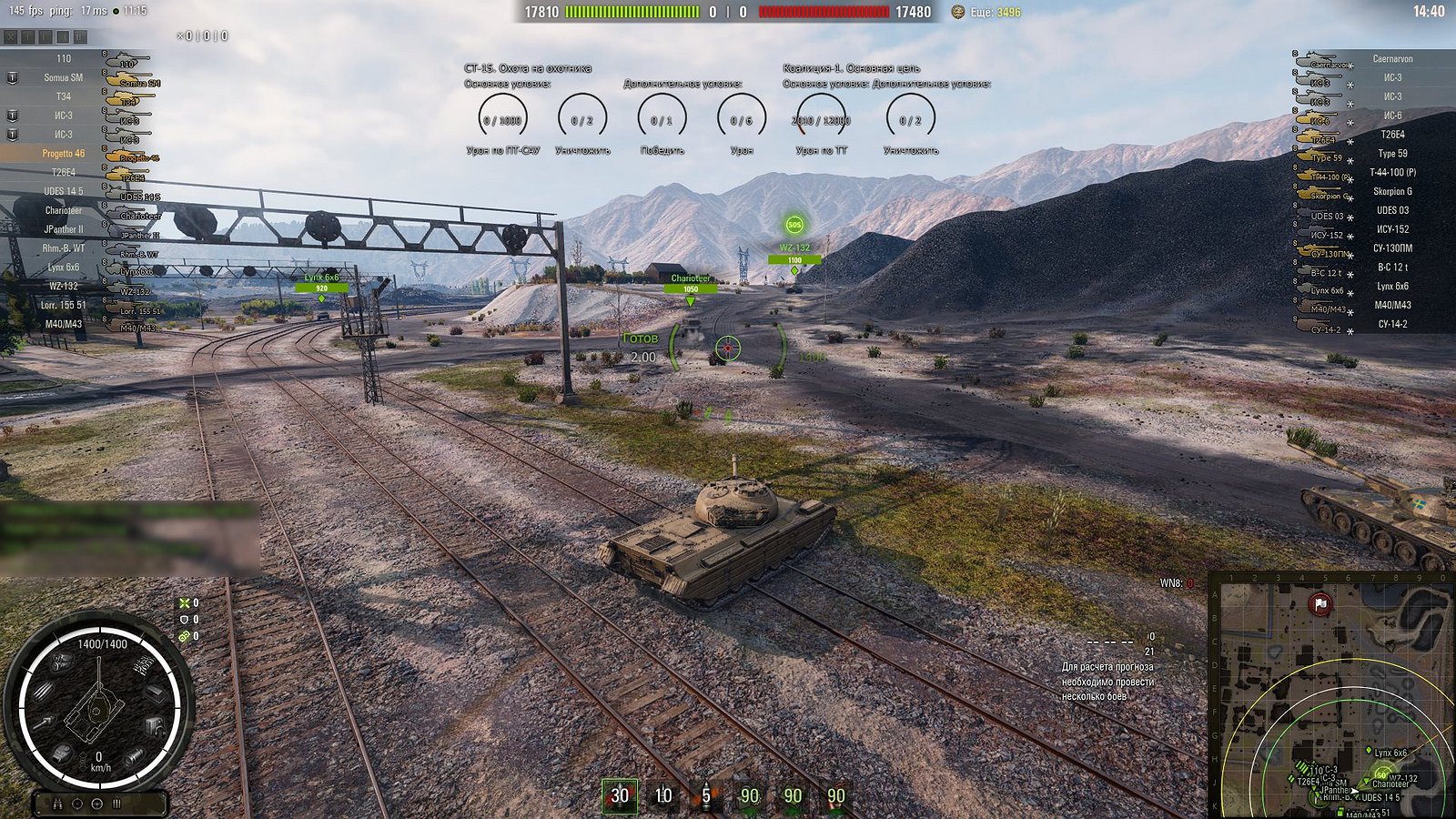
Task: Choose the shell slot with 5 rounds
Action: click(705, 795)
